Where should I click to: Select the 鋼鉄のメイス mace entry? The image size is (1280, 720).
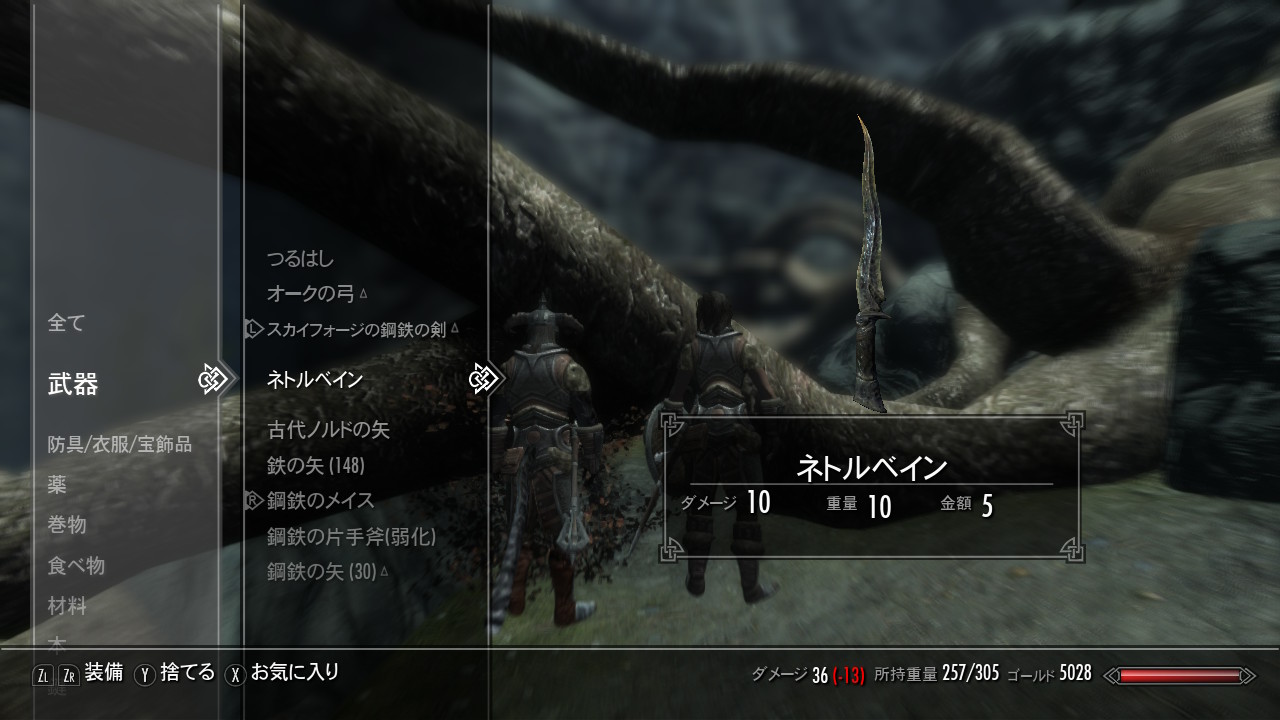[x=320, y=501]
